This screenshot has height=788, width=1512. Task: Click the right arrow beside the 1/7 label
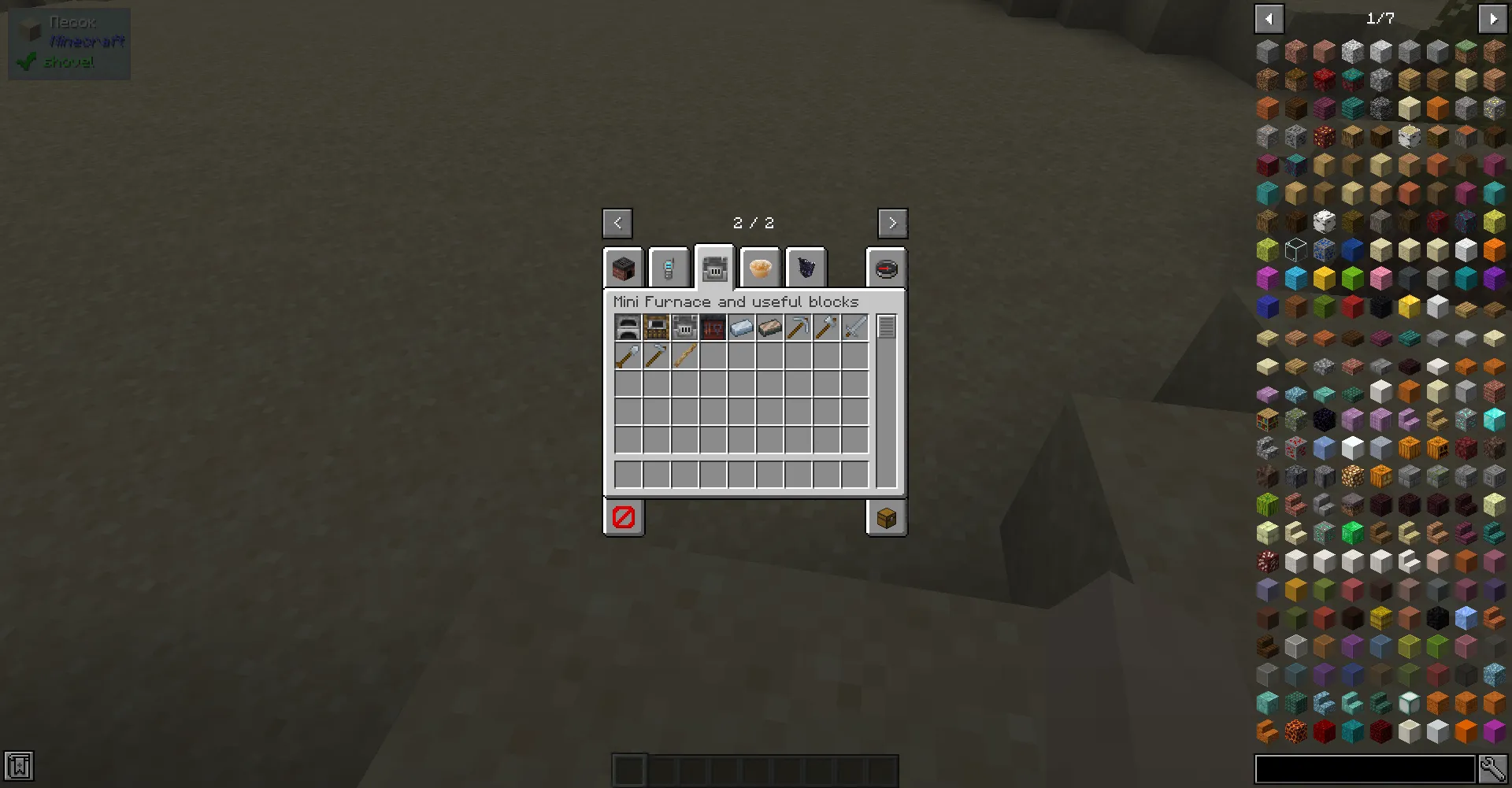click(x=1493, y=18)
